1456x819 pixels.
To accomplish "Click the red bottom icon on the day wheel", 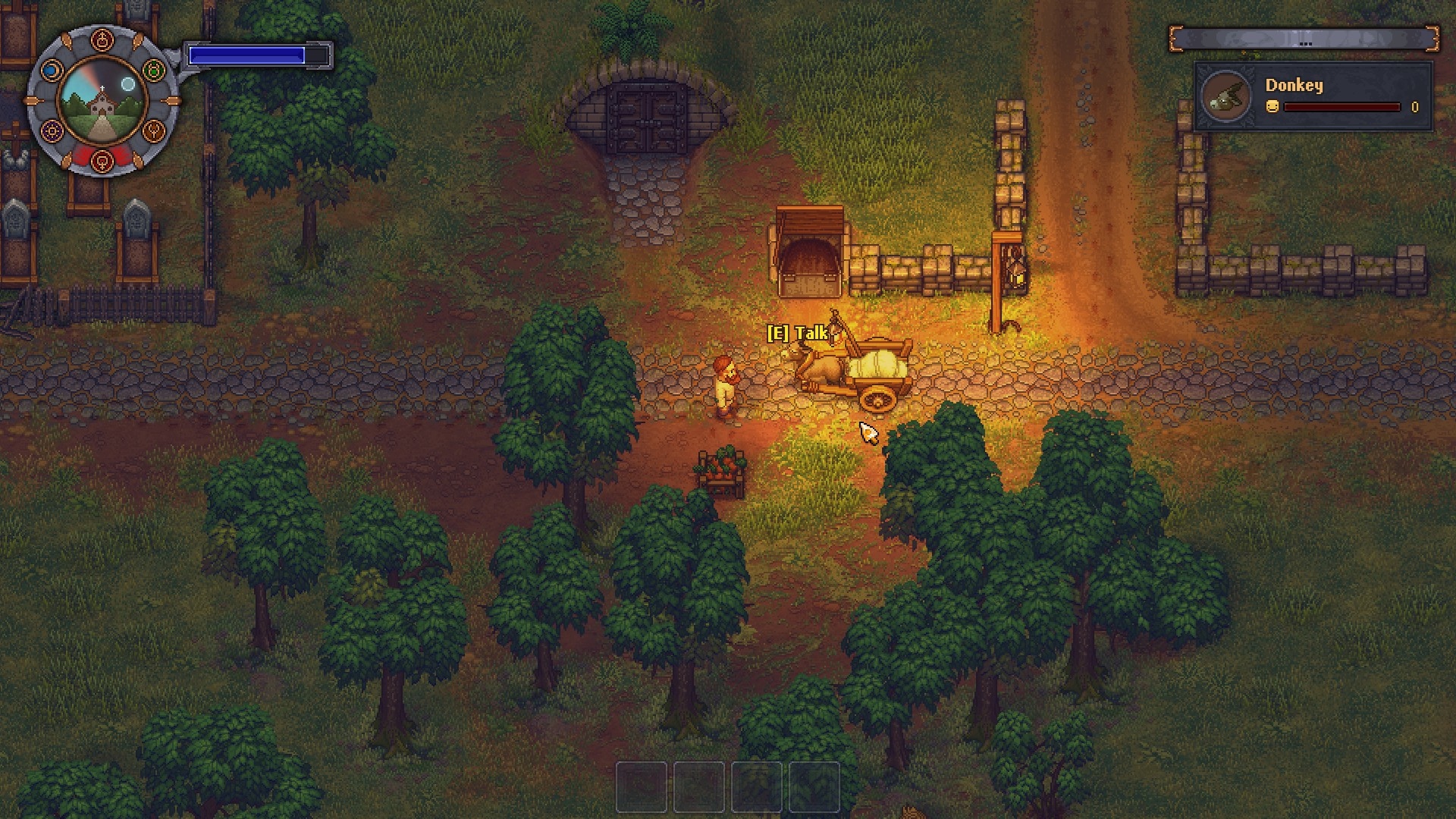I will [x=102, y=161].
